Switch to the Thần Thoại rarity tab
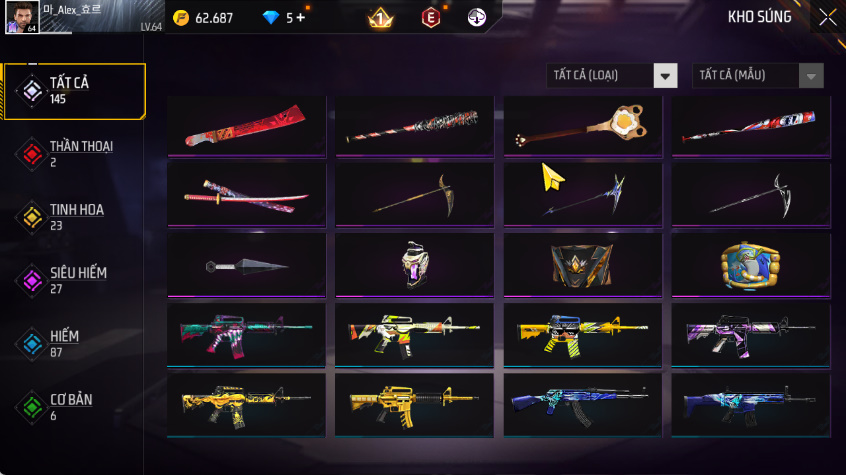The height and width of the screenshot is (475, 846). (73, 154)
